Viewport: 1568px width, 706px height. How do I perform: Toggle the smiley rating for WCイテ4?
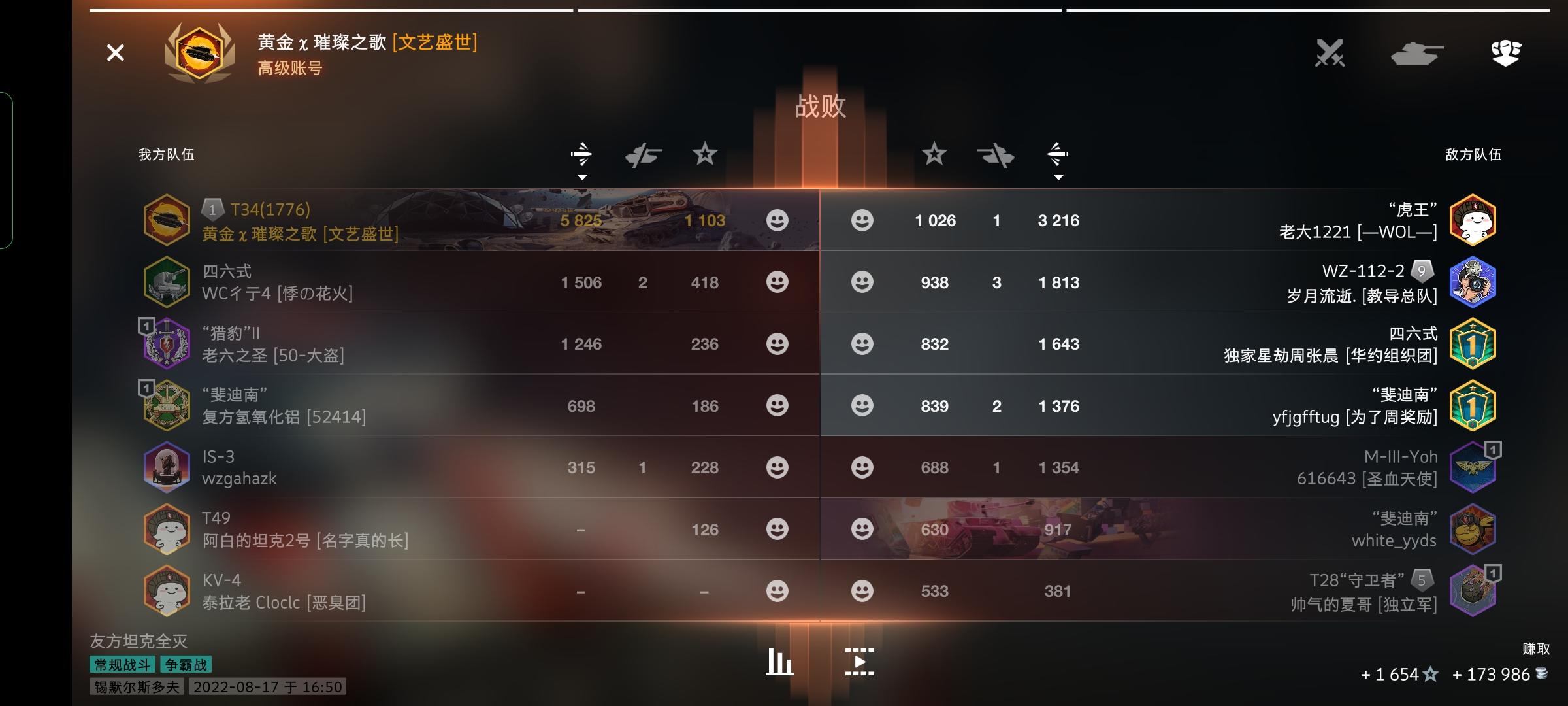coord(777,282)
